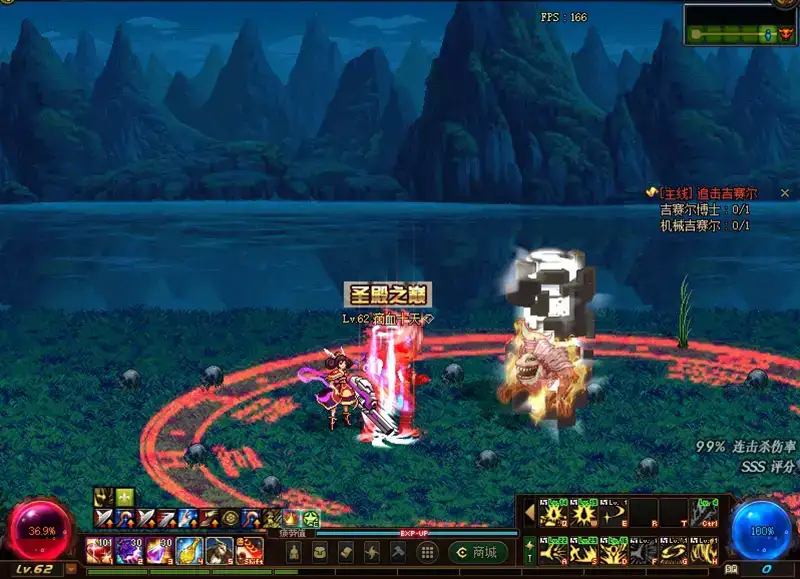Click the monkey creature item in slot 5
This screenshot has width=800, height=579.
tap(220, 551)
